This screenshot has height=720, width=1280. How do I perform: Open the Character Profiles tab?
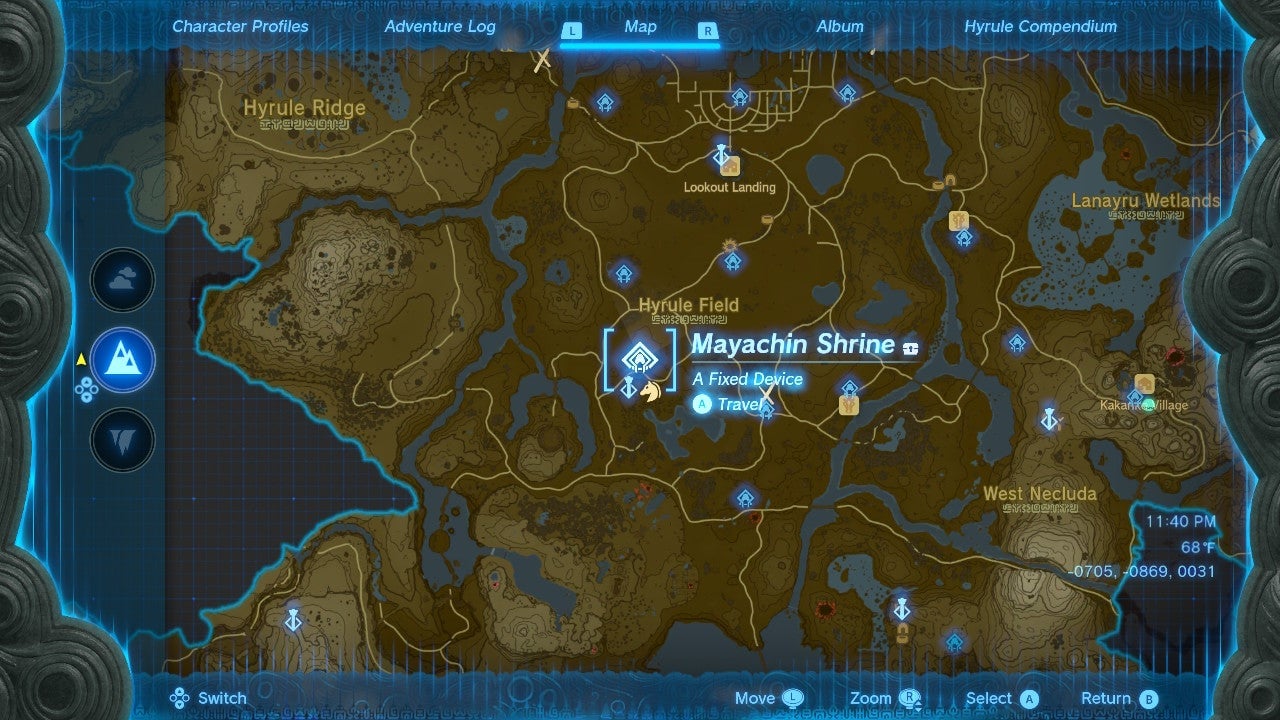tap(240, 27)
